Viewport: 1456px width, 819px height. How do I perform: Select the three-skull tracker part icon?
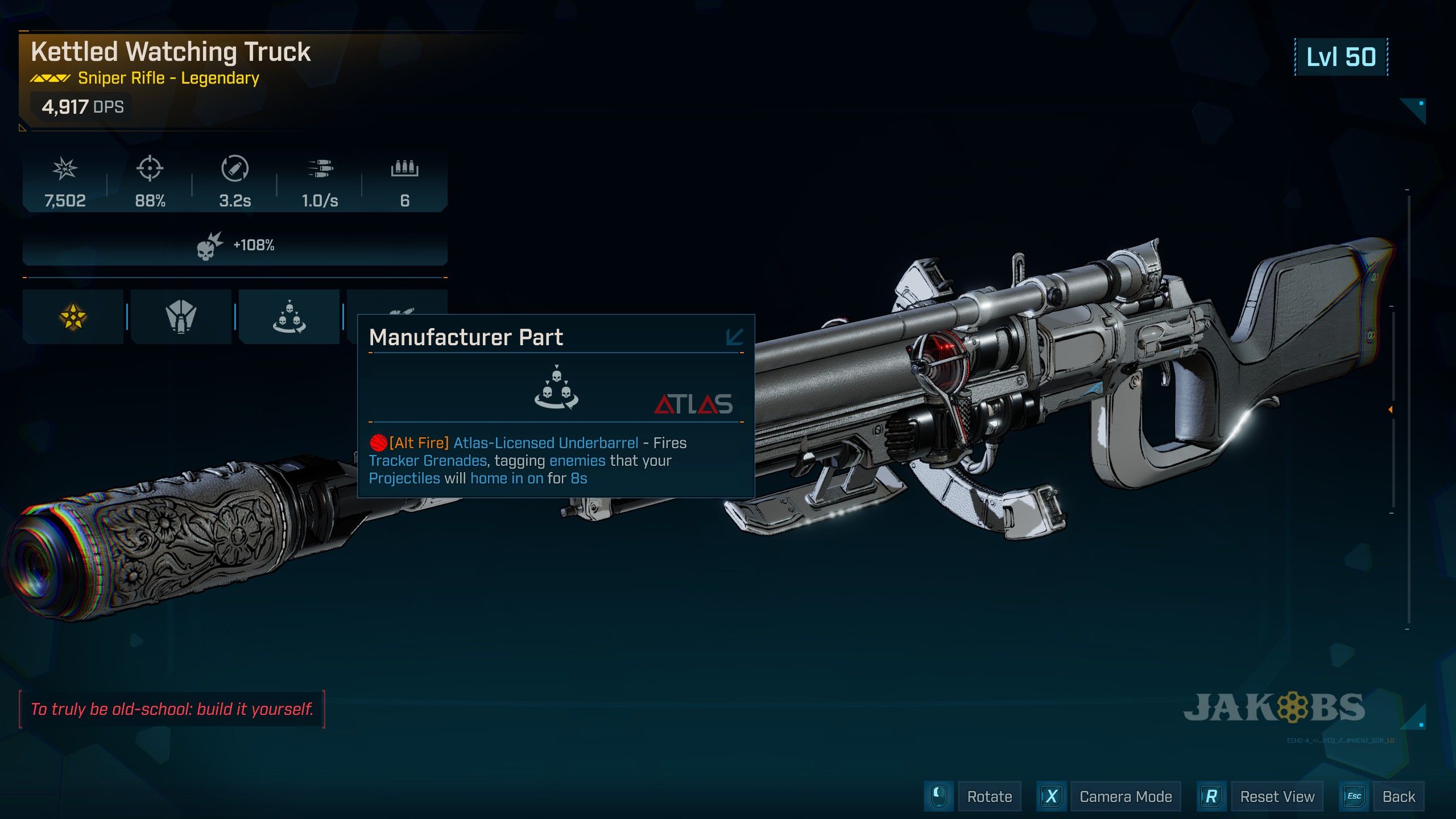click(289, 317)
